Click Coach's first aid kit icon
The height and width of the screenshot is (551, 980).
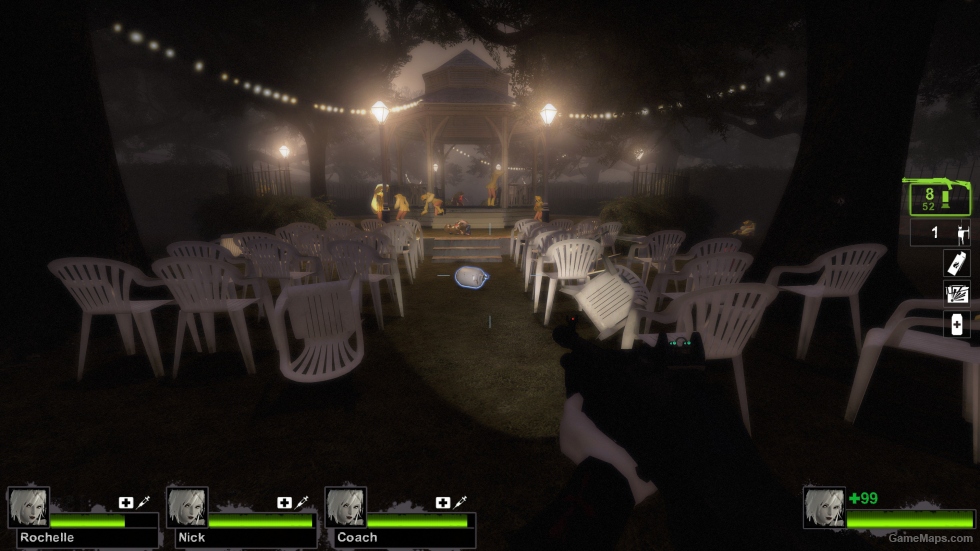point(443,503)
